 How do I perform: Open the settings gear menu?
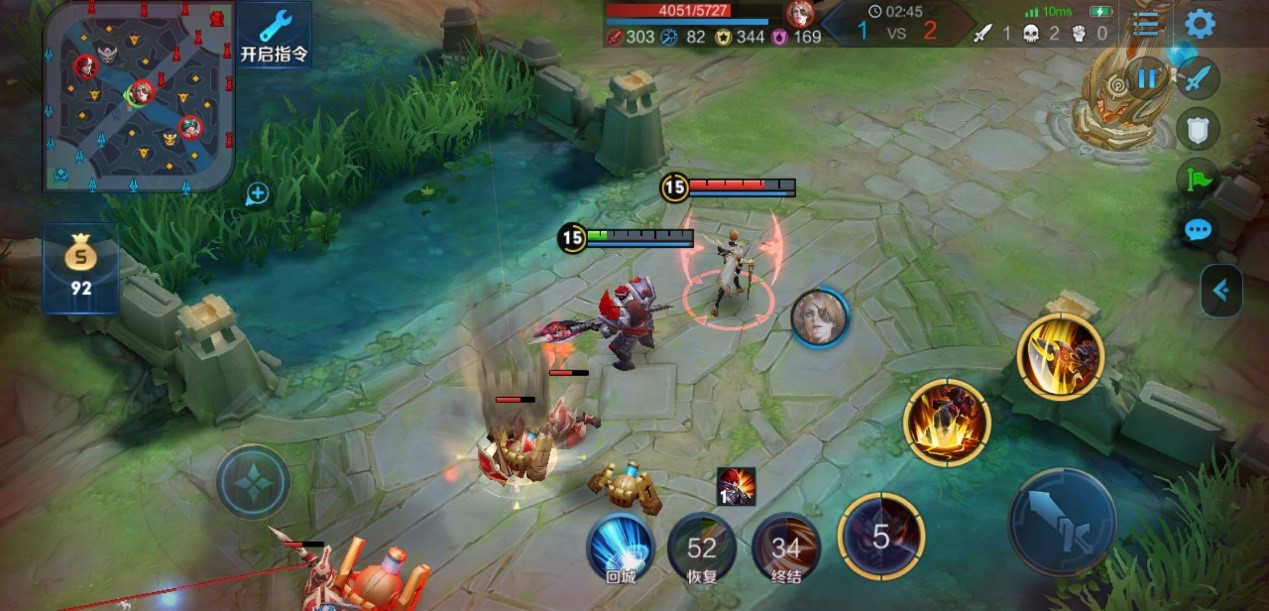point(1199,24)
